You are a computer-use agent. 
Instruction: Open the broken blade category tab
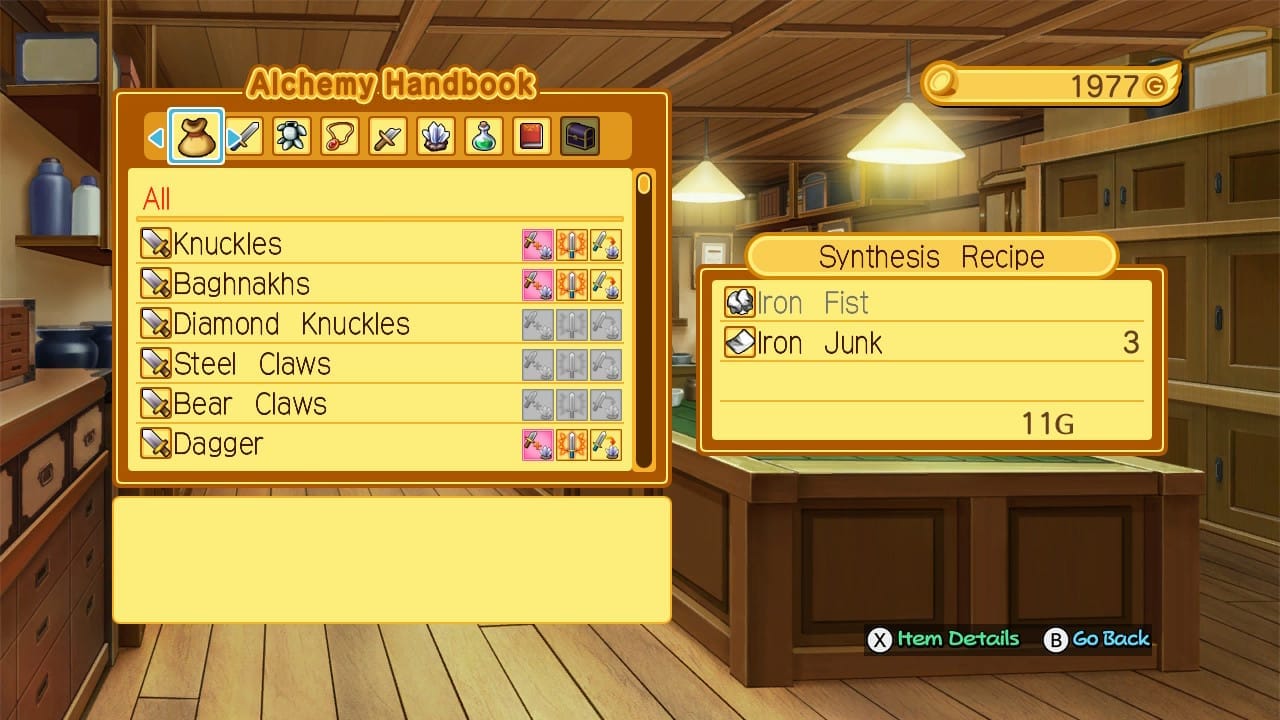388,137
